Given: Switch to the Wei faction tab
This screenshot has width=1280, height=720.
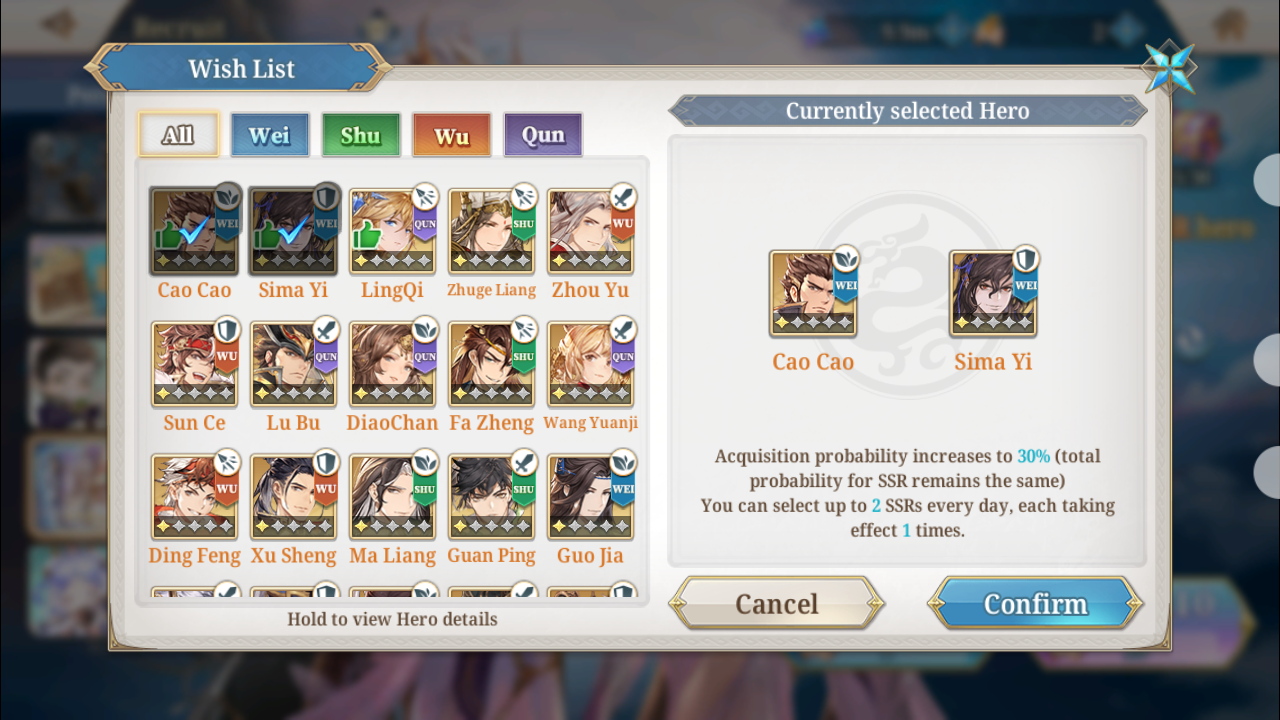Looking at the screenshot, I should 270,135.
